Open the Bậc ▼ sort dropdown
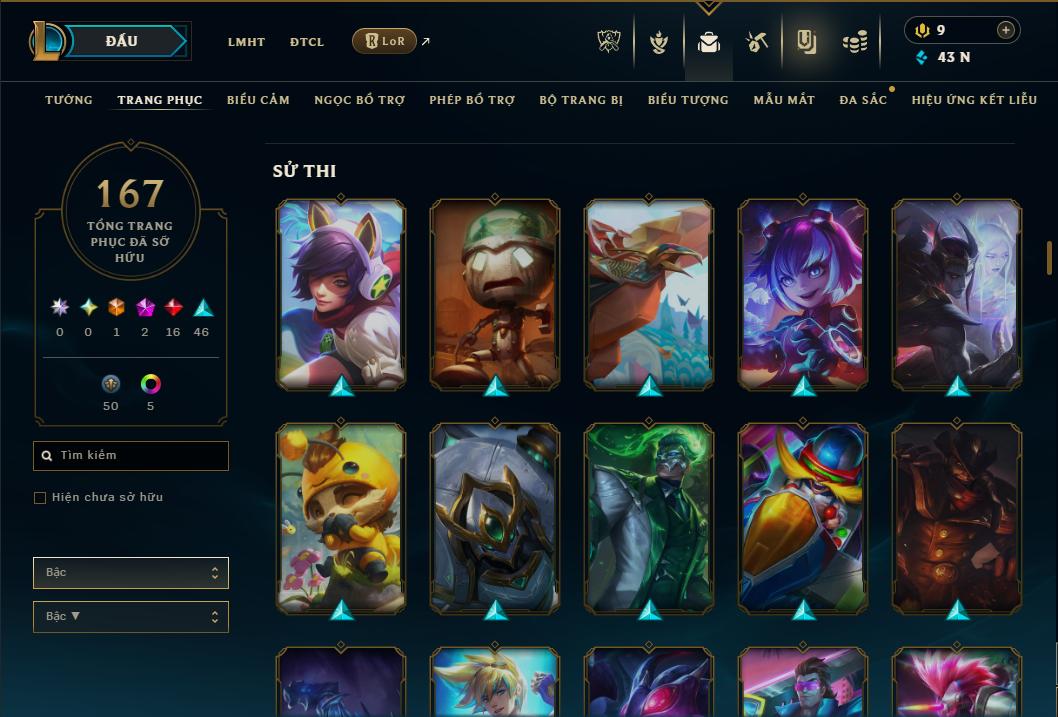Screen dimensions: 1058x717 coord(131,617)
